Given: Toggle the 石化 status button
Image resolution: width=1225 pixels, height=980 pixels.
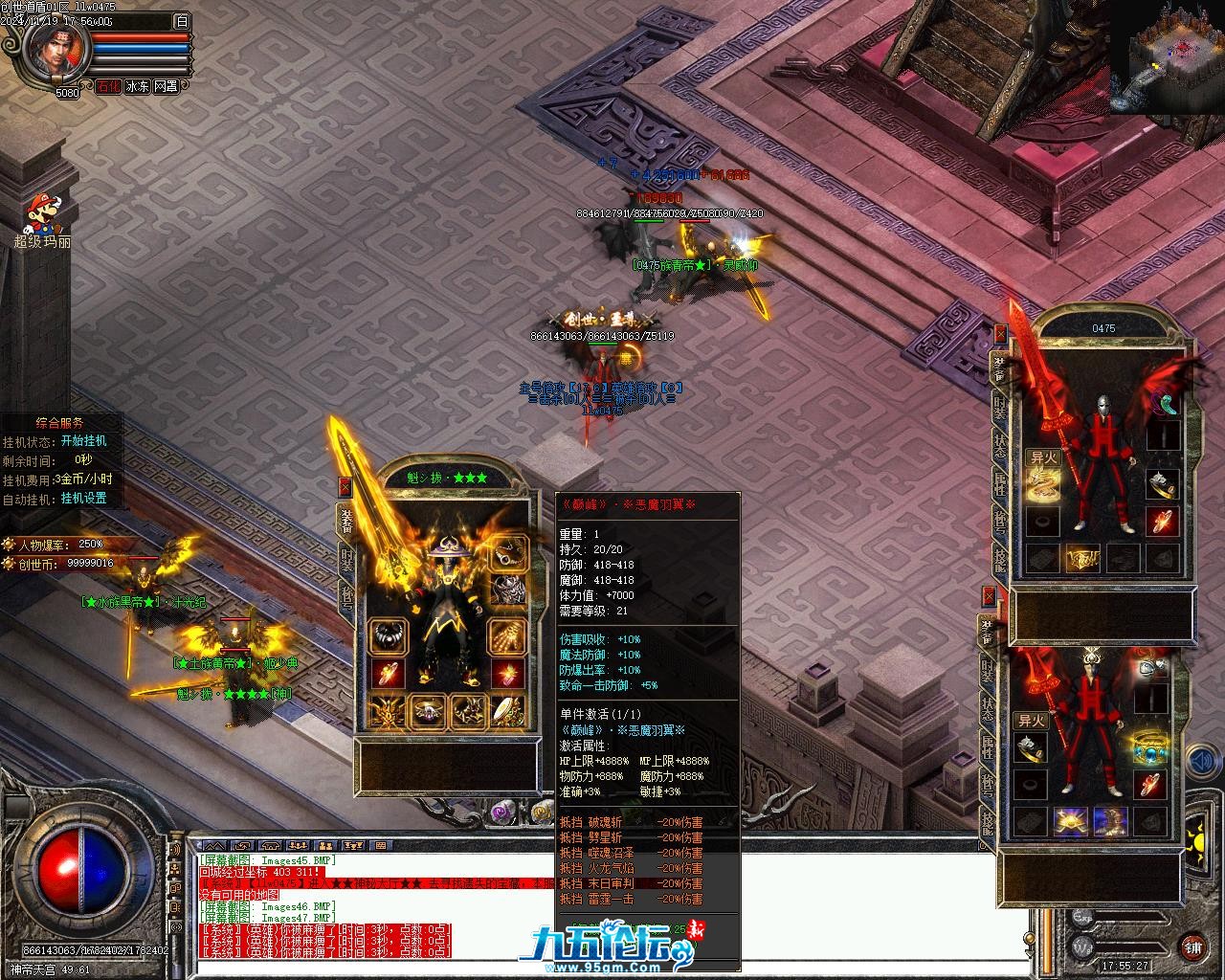Looking at the screenshot, I should coord(108,86).
